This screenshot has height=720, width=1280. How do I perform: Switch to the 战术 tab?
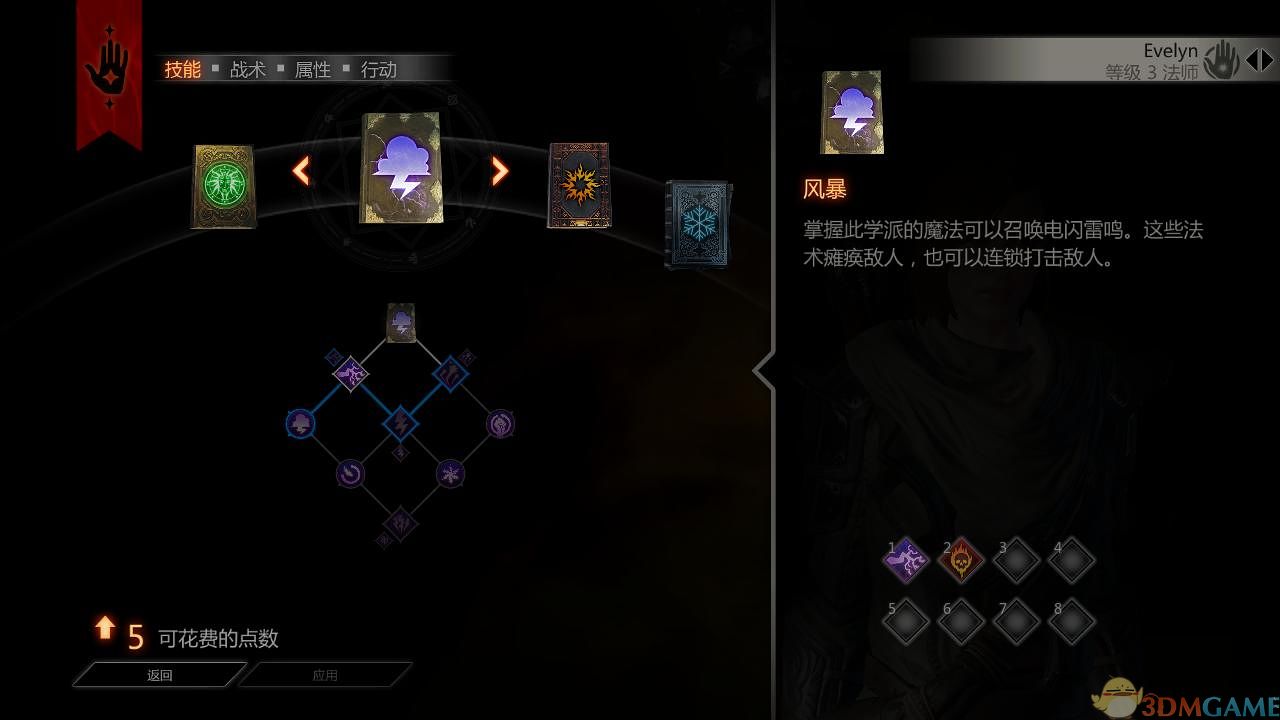tap(246, 70)
